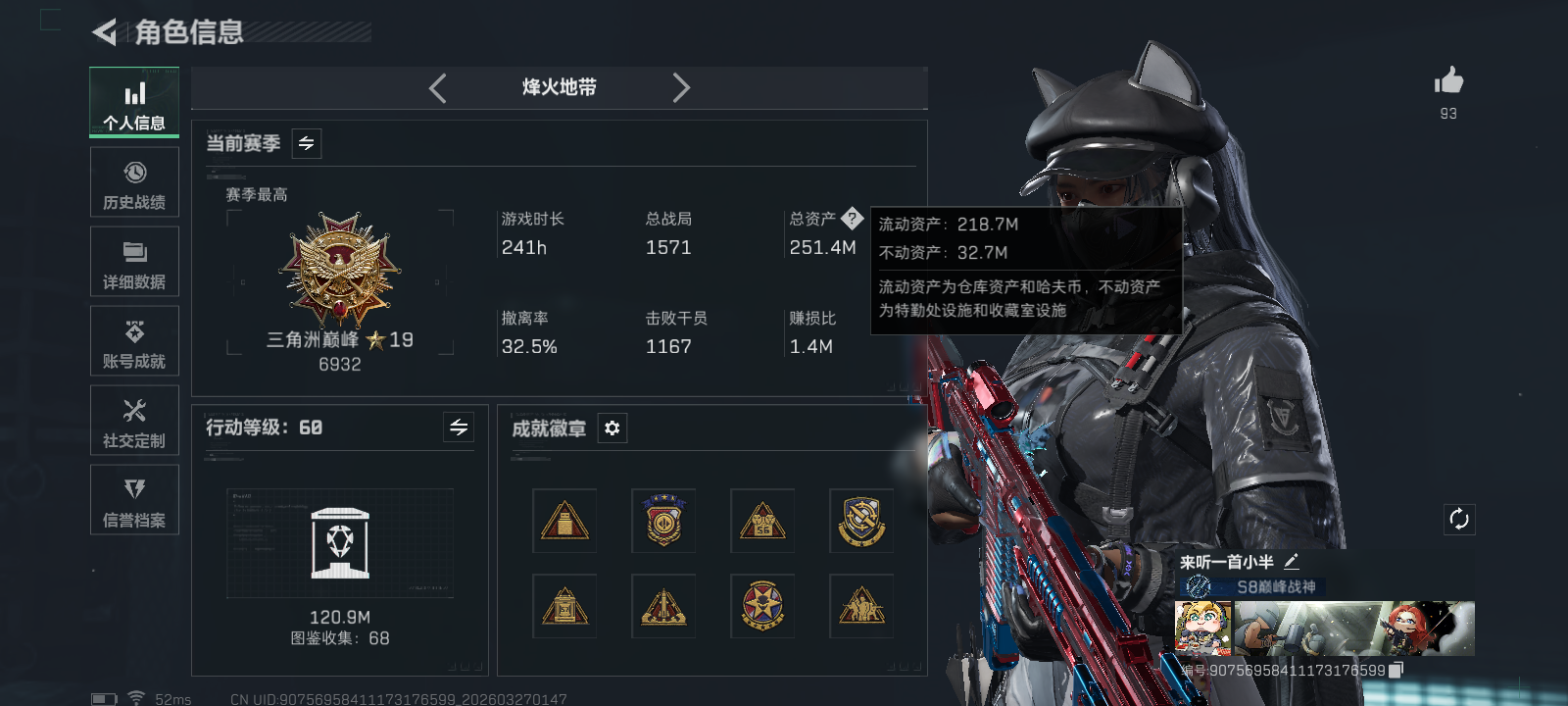Image resolution: width=1568 pixels, height=706 pixels.
Task: Click right arrow beside 烽火地带
Action: point(682,87)
